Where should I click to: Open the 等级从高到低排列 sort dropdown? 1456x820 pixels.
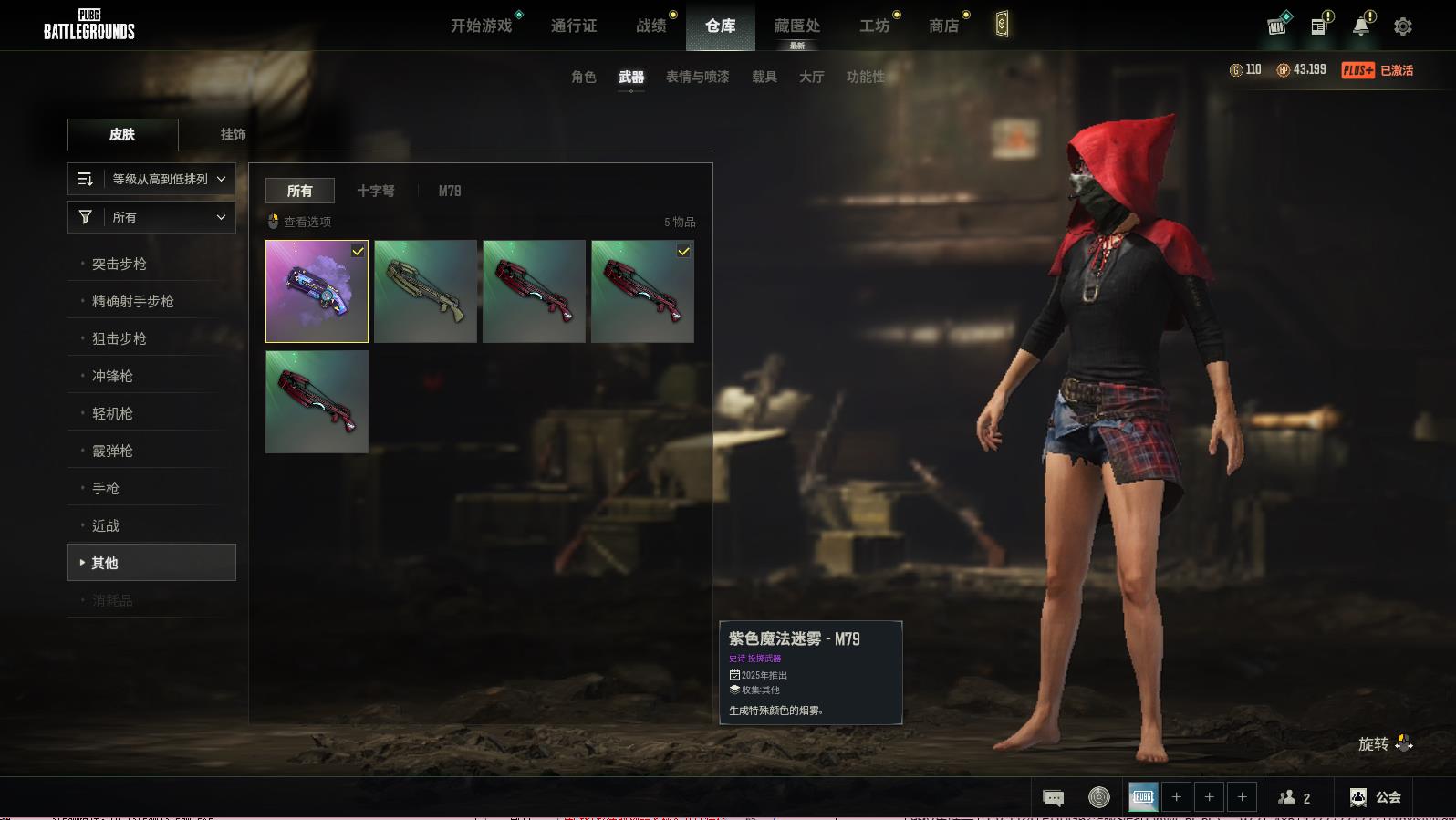click(151, 179)
